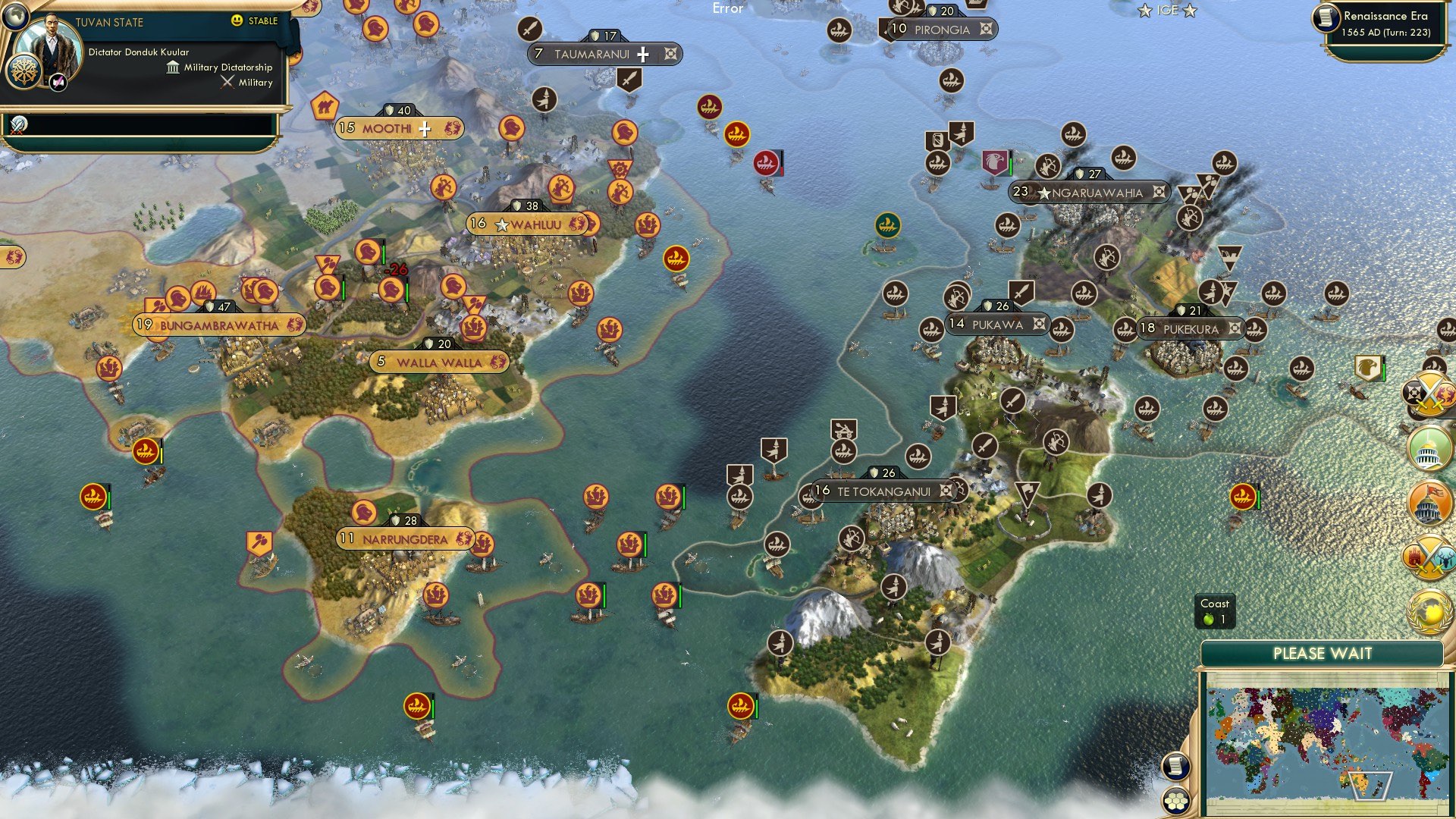The width and height of the screenshot is (1456, 819).
Task: Toggle the star on the Wahluu banner
Action: click(501, 224)
